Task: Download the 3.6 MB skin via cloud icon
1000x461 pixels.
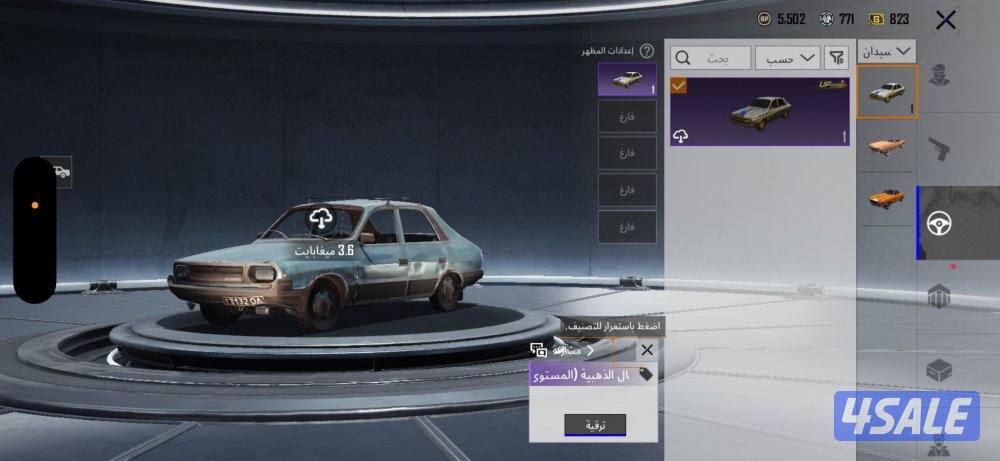Action: tap(320, 217)
